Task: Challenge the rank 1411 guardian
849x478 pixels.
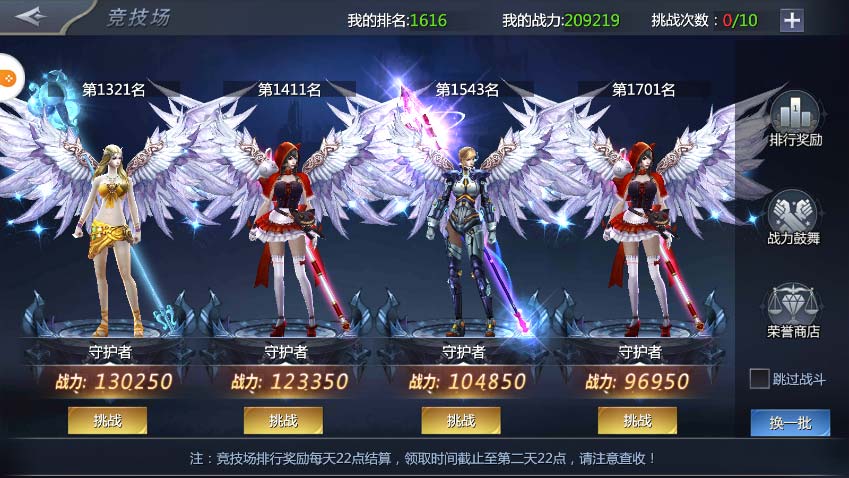Action: click(283, 420)
